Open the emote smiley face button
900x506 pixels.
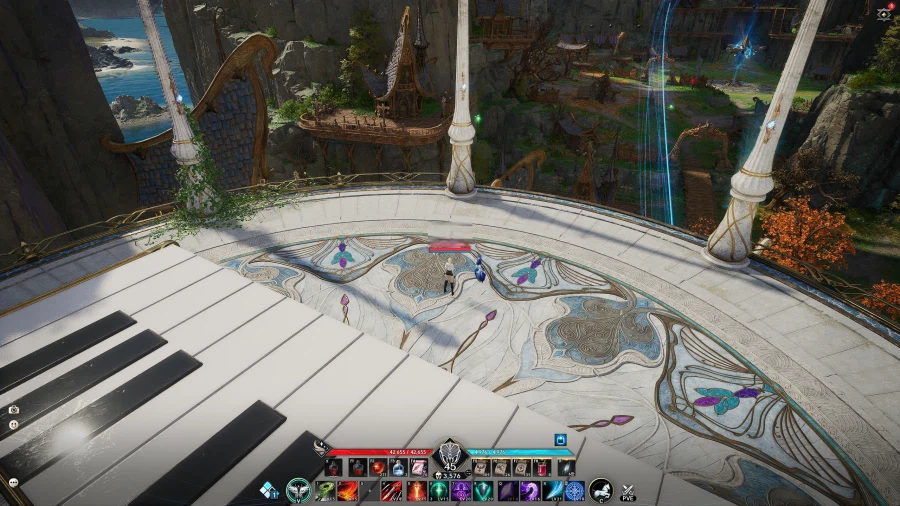[x=14, y=425]
